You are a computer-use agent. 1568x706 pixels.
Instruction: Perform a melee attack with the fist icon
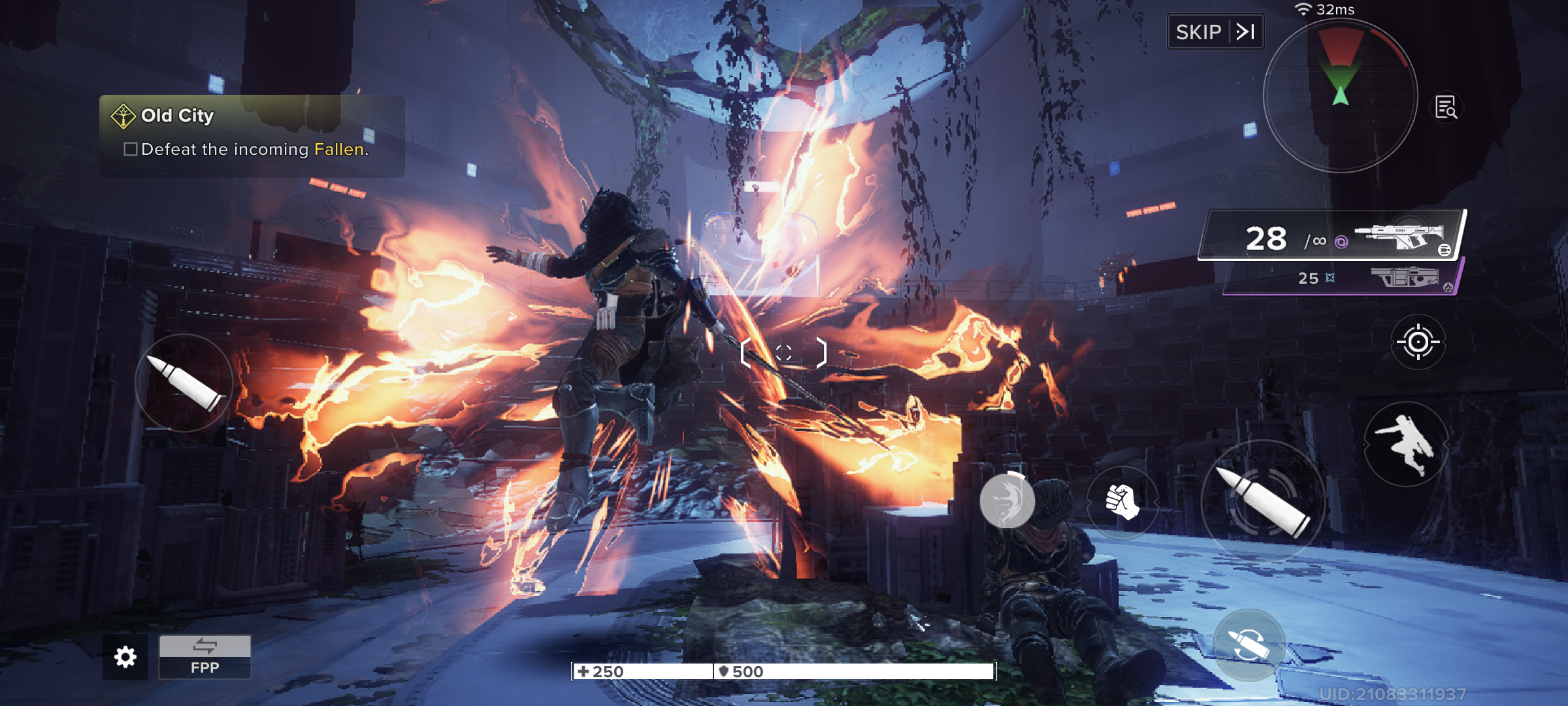click(x=1122, y=502)
